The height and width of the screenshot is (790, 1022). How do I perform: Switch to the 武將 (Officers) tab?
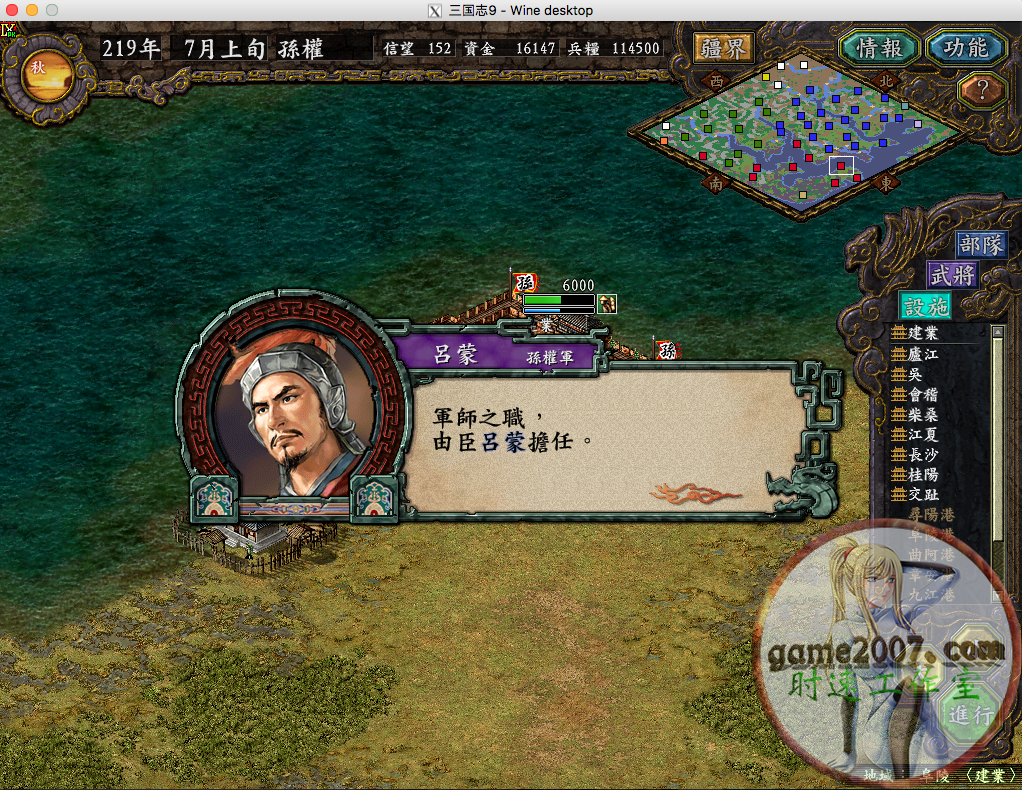952,275
